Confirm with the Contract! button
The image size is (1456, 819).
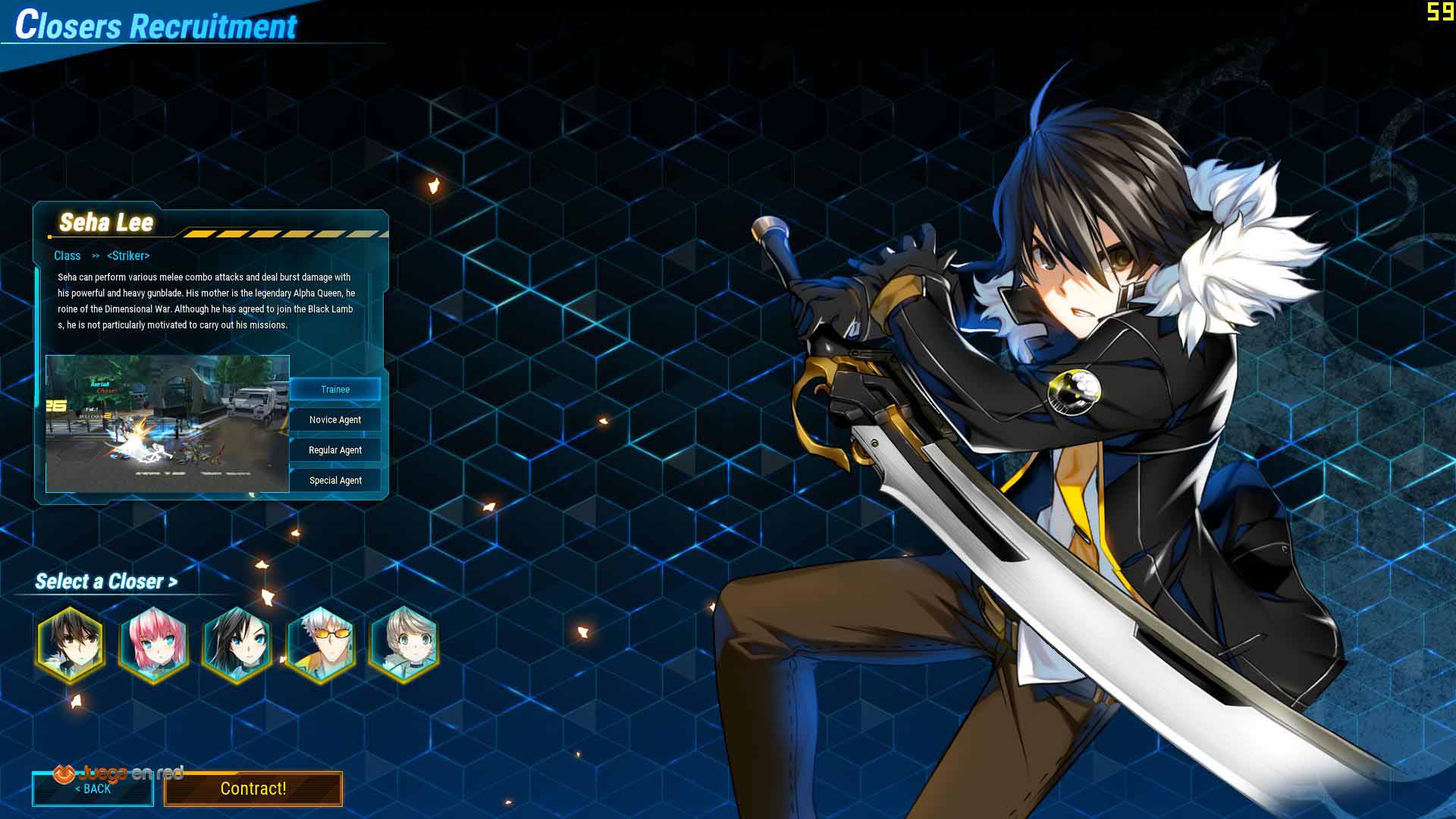(253, 789)
